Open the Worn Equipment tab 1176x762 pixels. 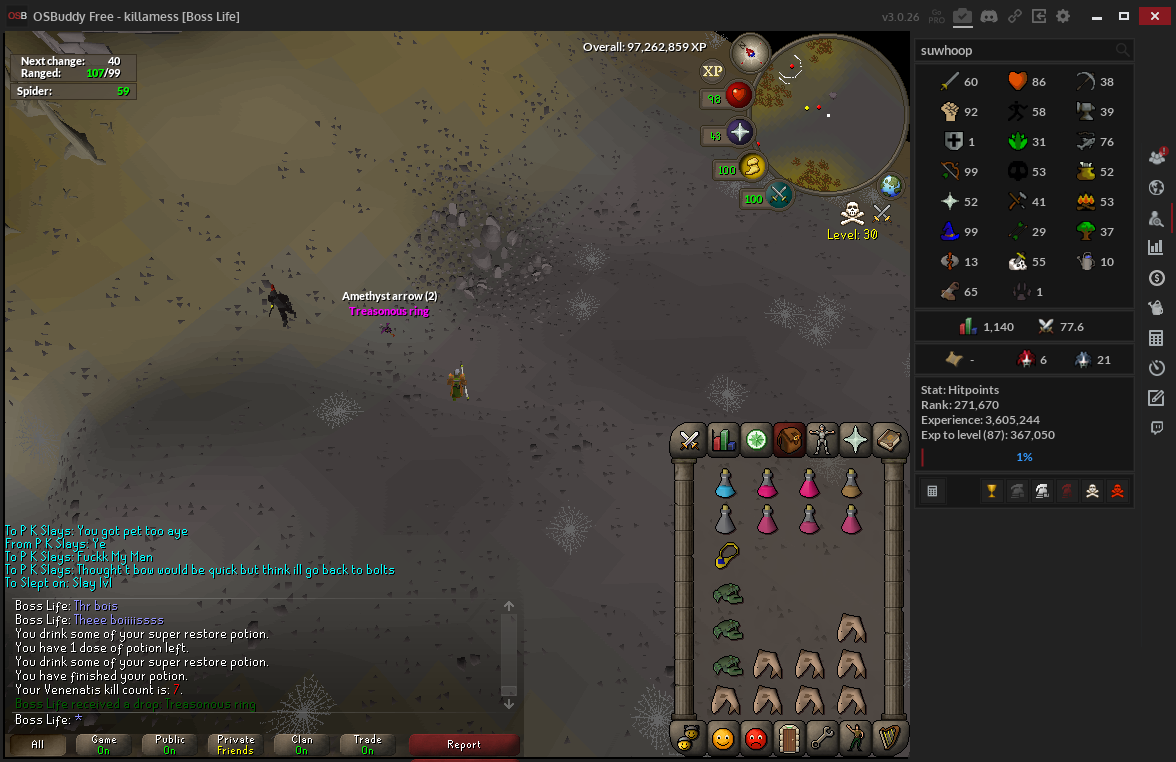click(x=822, y=439)
